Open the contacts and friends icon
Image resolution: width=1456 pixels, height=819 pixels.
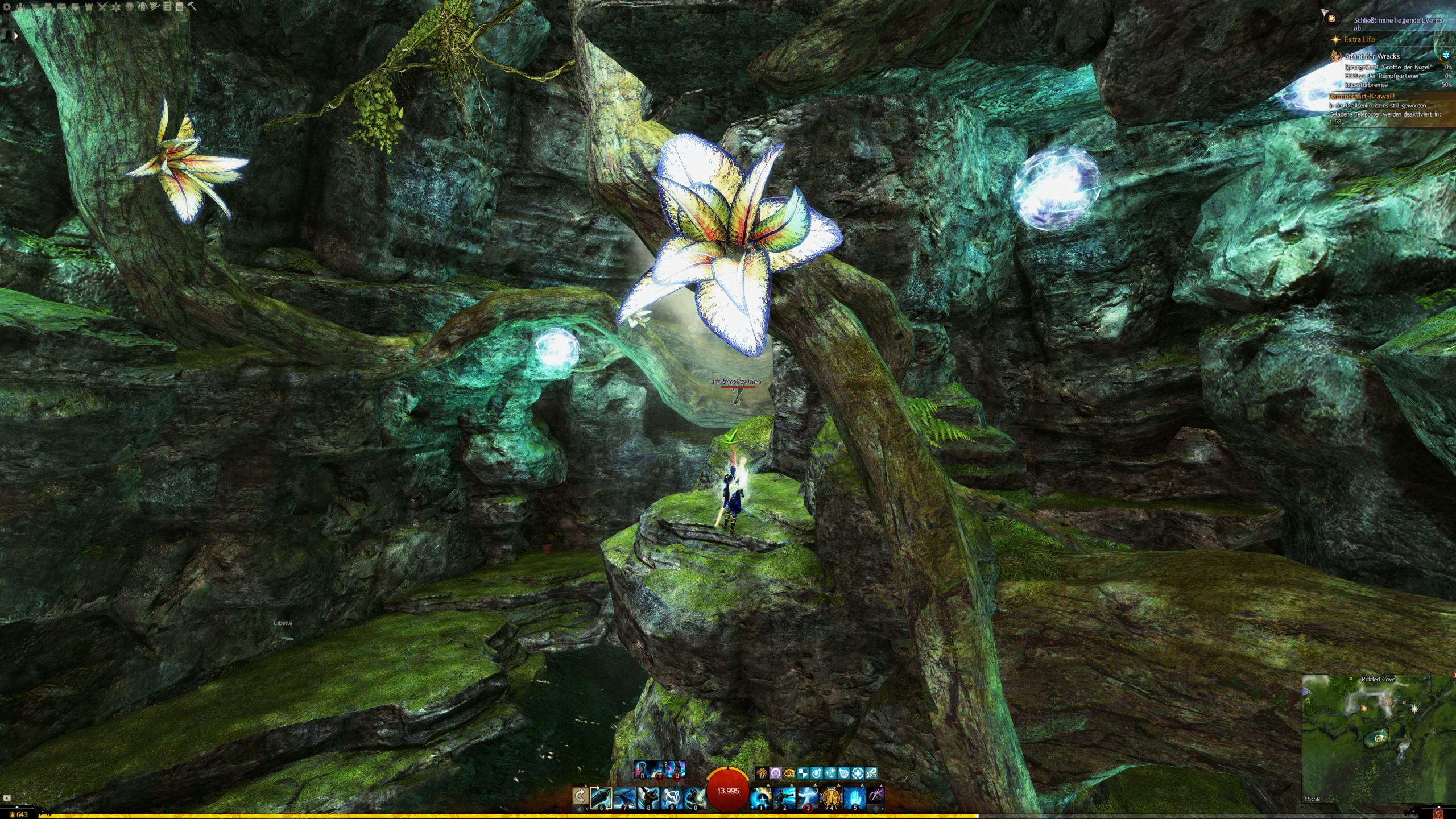click(x=20, y=7)
